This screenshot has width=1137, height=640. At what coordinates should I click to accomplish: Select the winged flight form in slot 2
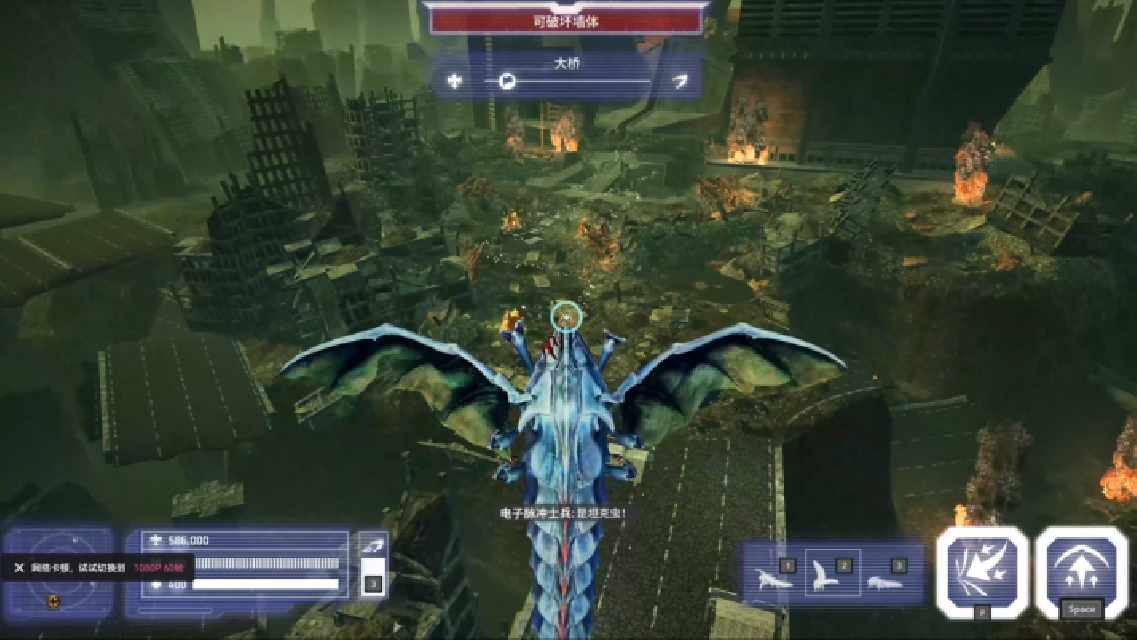point(831,574)
